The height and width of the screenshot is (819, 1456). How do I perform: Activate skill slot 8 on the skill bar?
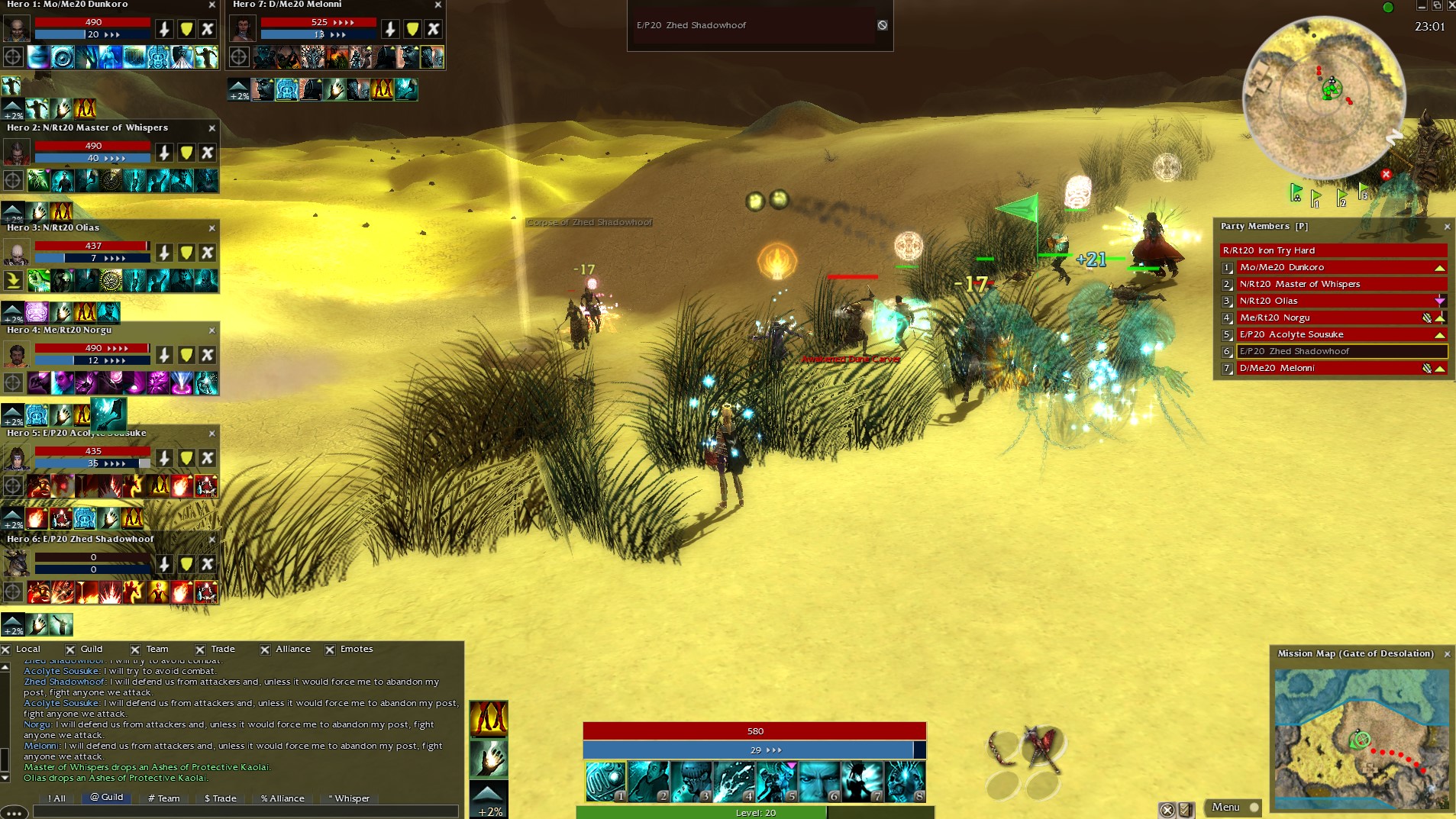(905, 781)
